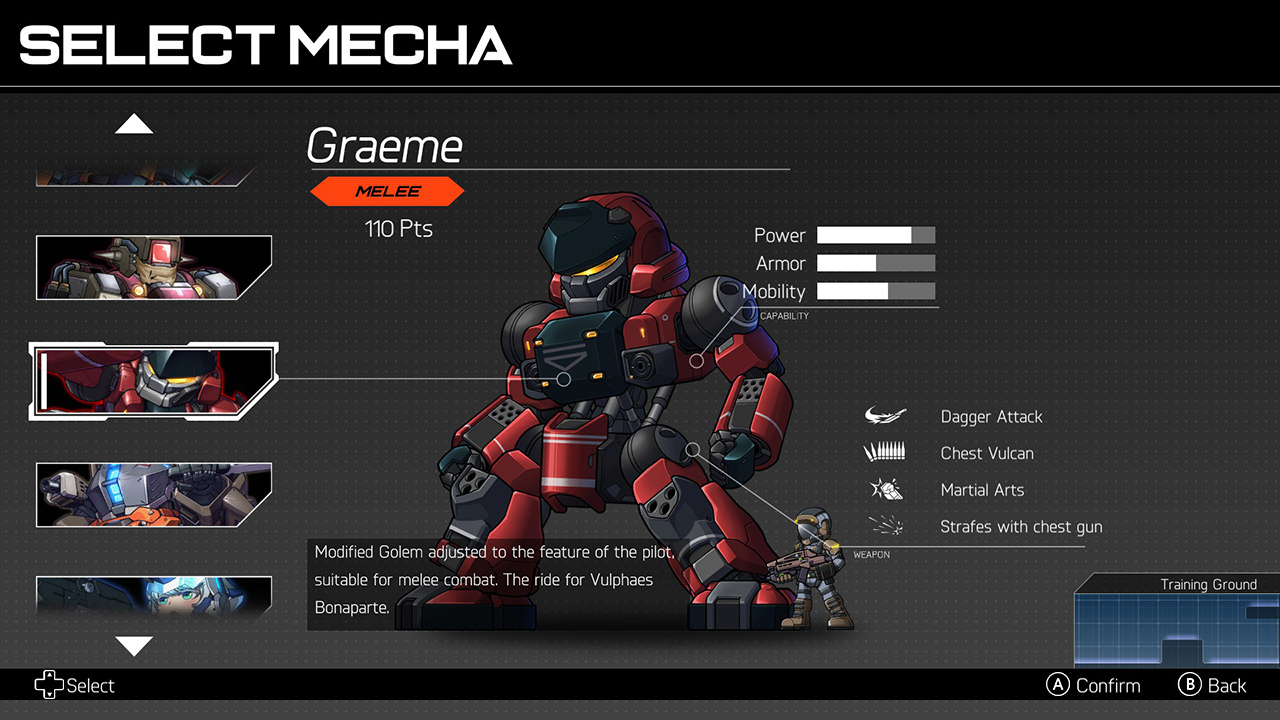1280x720 pixels.
Task: Click the down arrow to scroll mecha list
Action: 134,647
